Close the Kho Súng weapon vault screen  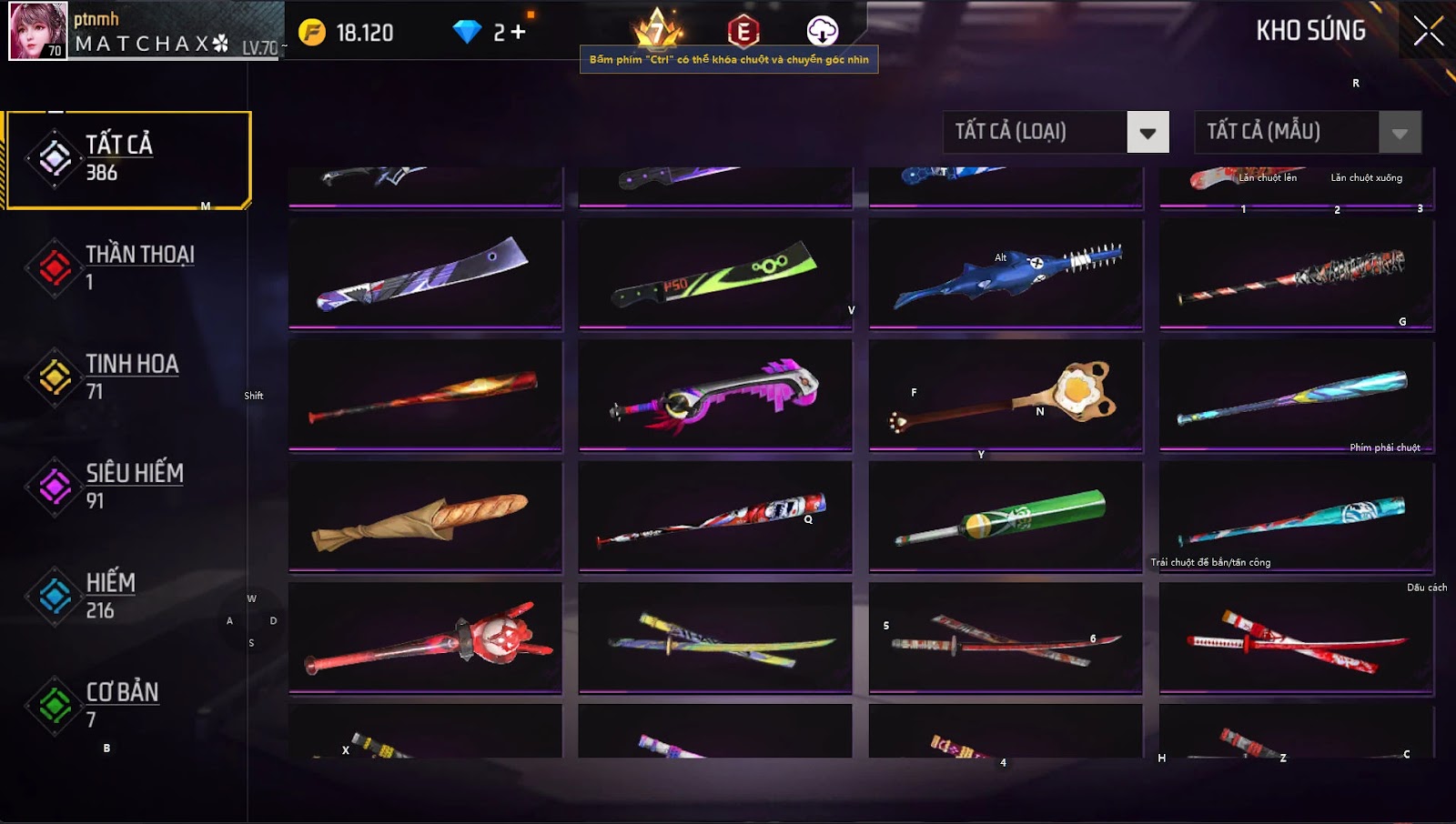[1428, 31]
